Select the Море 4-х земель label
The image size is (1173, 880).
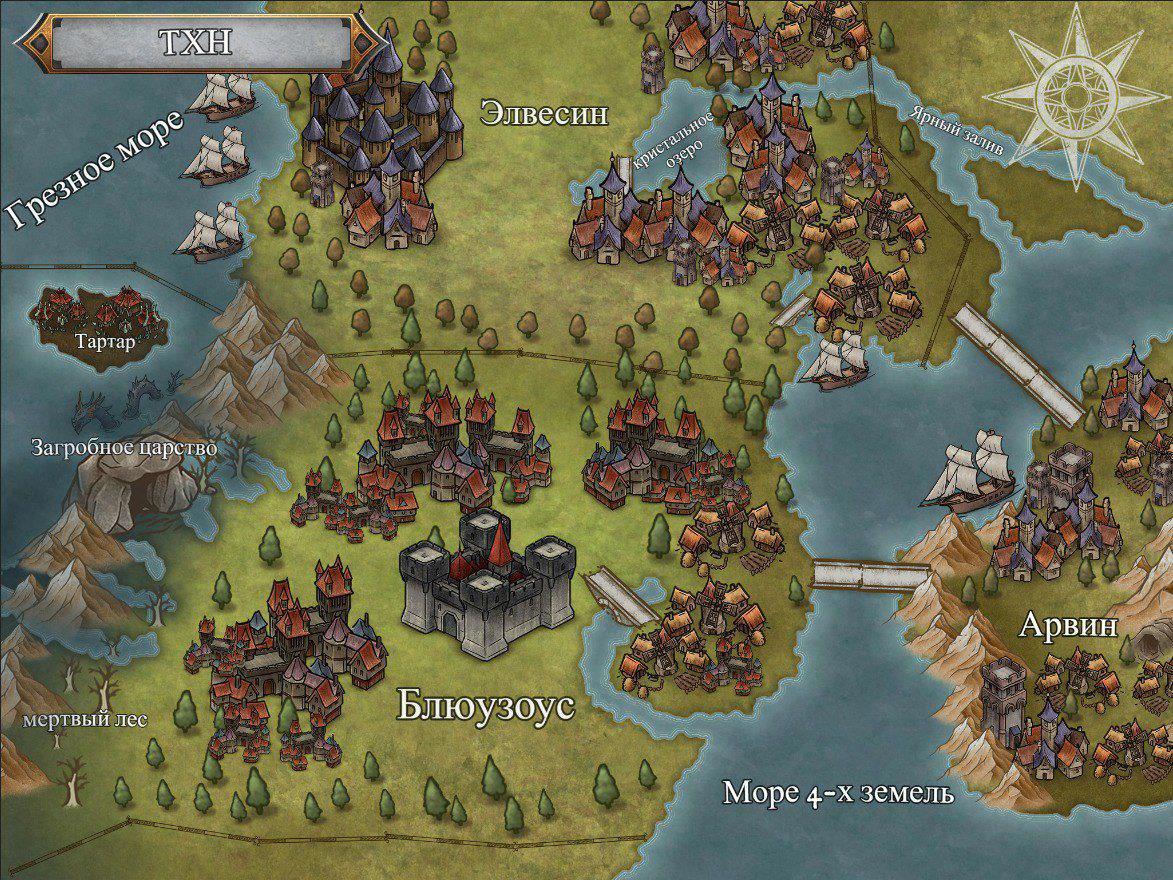[837, 794]
